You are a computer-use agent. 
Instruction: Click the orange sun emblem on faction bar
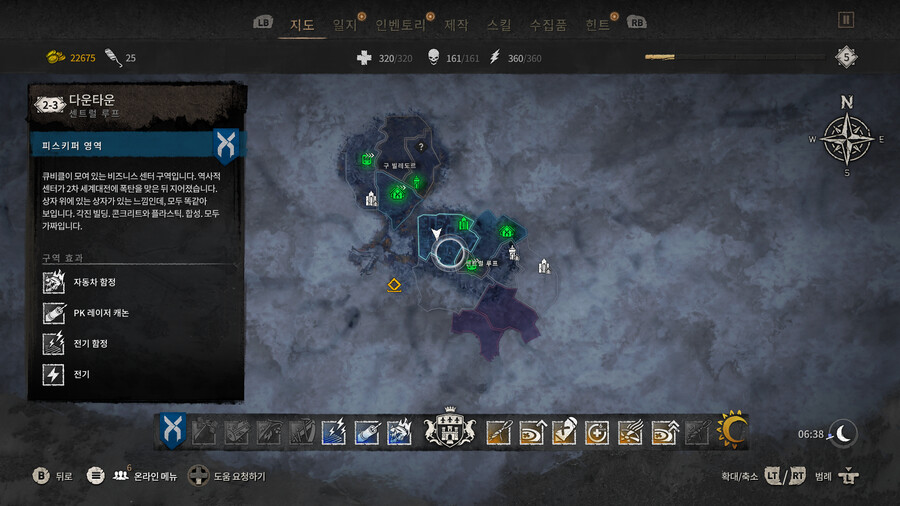click(733, 431)
